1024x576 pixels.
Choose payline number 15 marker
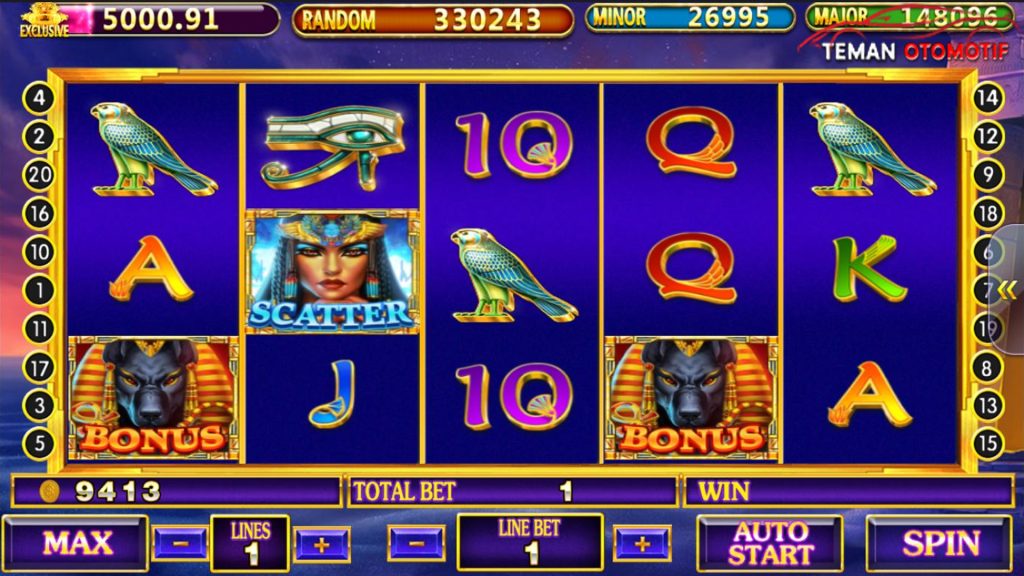pos(987,444)
